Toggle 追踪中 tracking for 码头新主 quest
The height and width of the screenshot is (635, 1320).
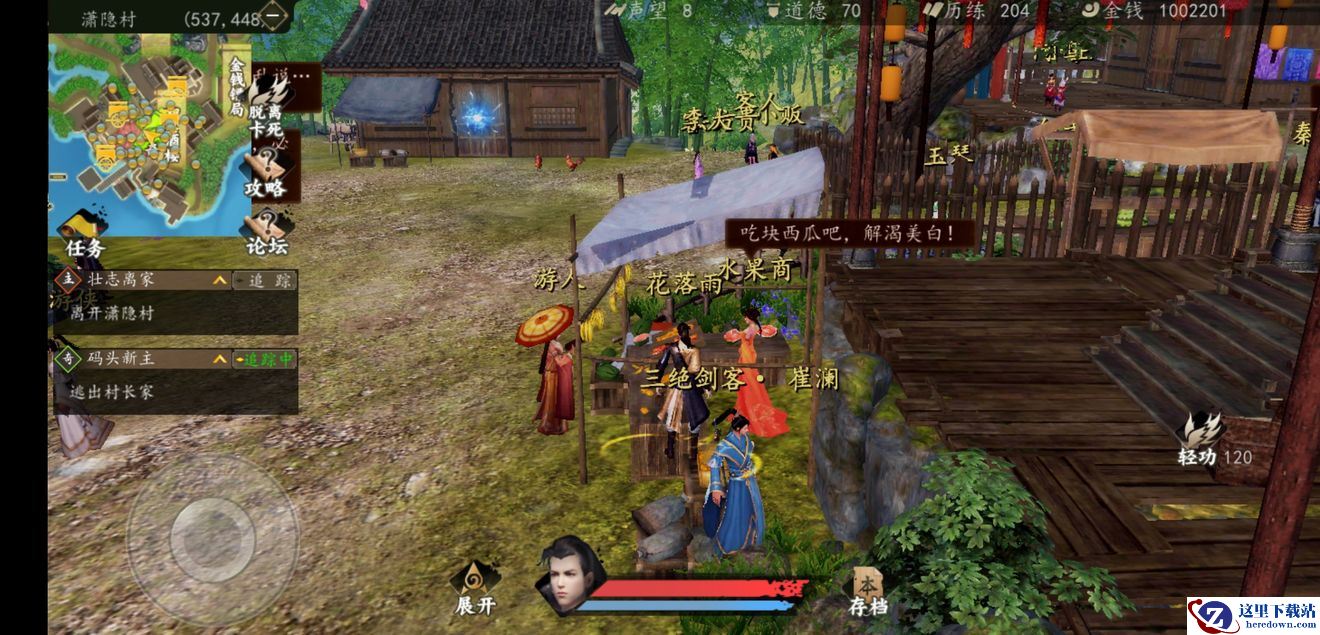click(265, 359)
